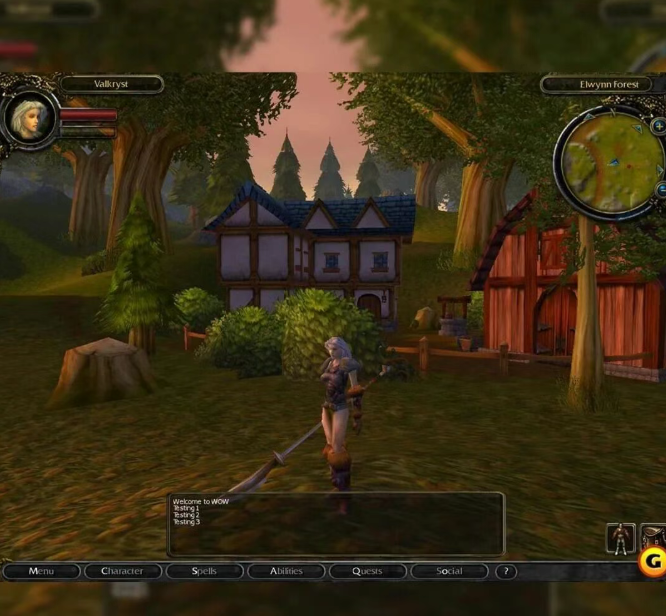Zoom out the minimap with minus button
This screenshot has width=666, height=616.
coord(661,189)
